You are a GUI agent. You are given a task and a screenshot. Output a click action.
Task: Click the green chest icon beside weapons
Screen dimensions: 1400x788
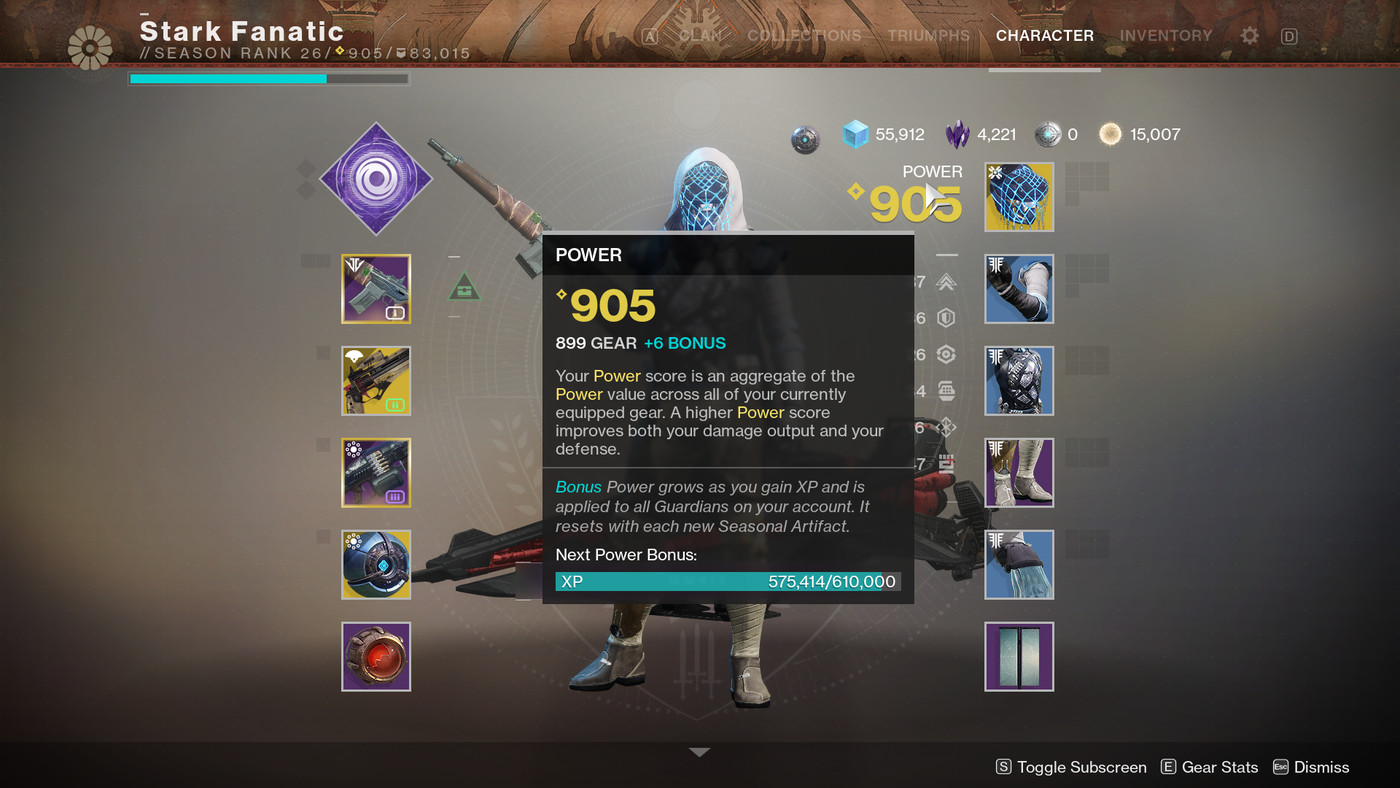(x=464, y=289)
